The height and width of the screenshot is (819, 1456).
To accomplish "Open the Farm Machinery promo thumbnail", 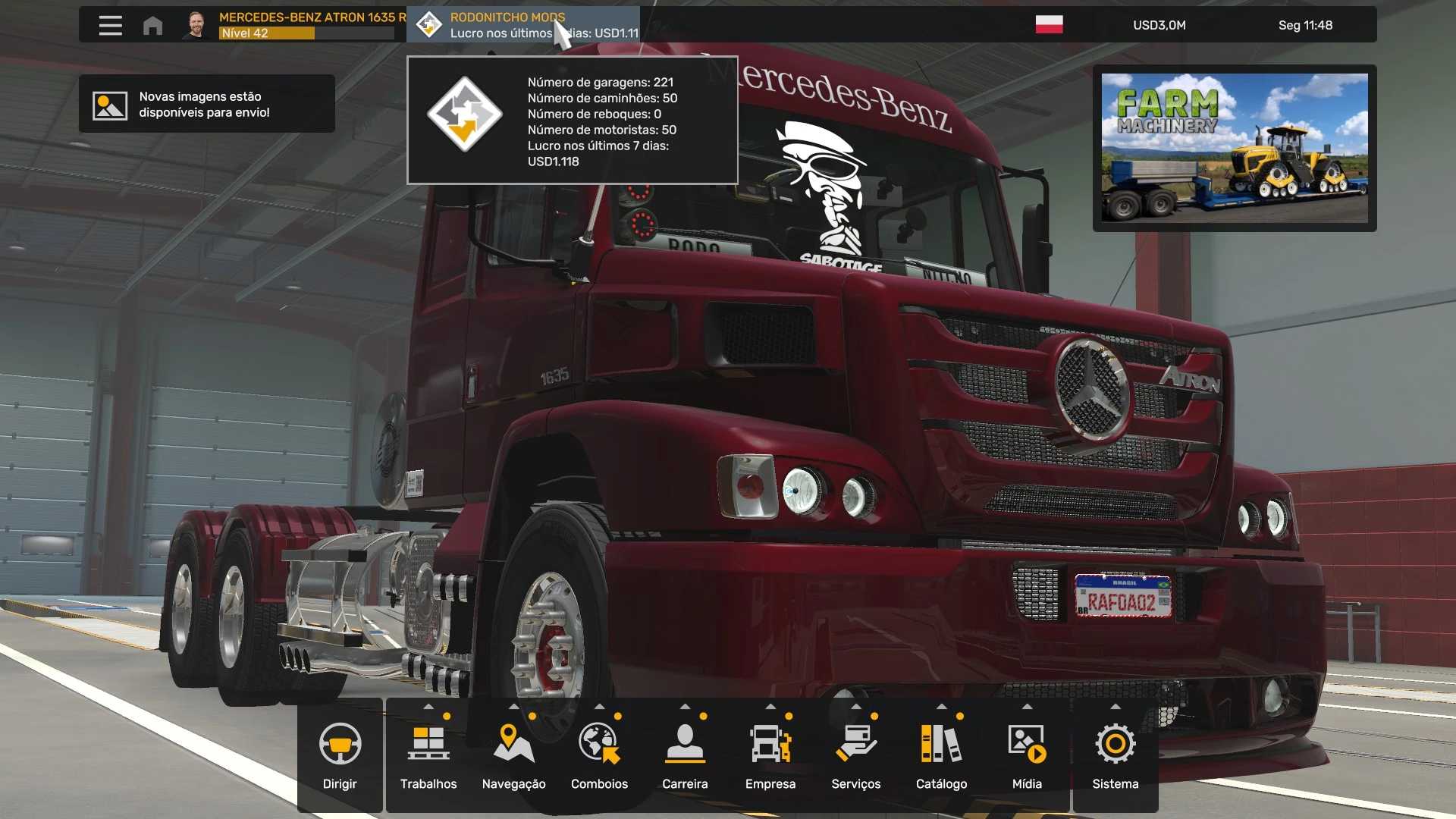I will (1234, 148).
